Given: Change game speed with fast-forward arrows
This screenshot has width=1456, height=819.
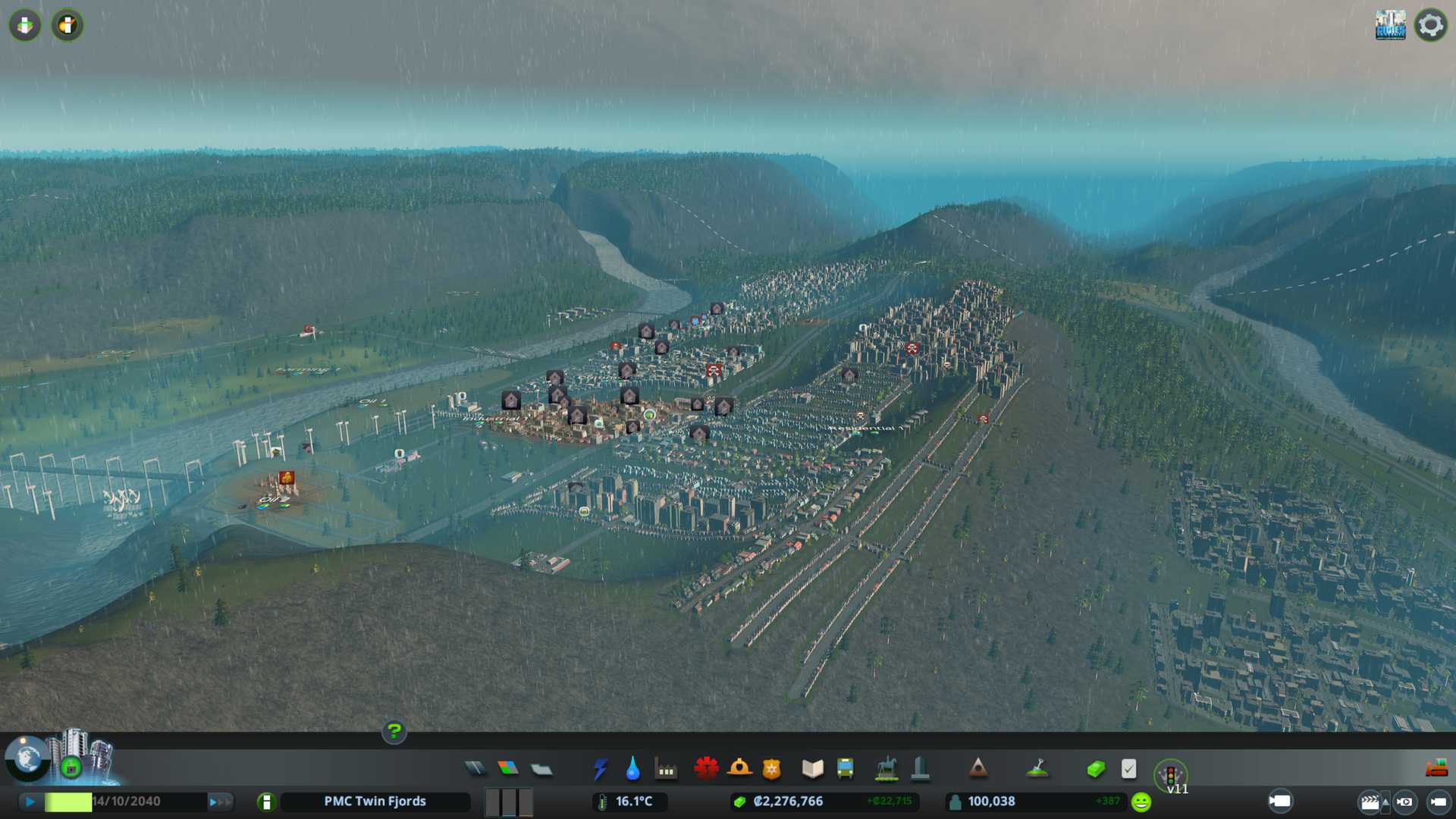Looking at the screenshot, I should coord(218,802).
